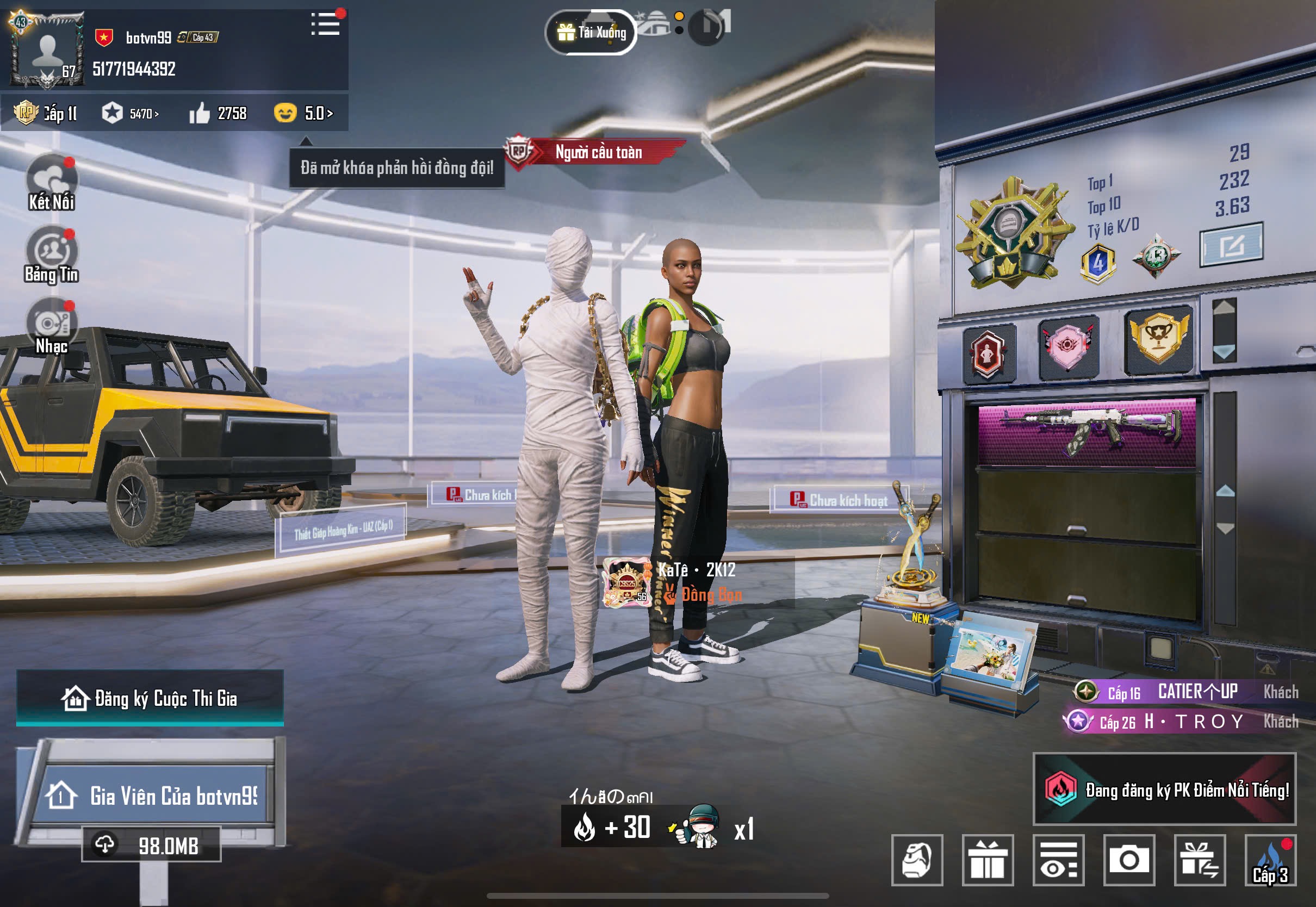This screenshot has height=907, width=1316.
Task: Open the backpack inventory icon
Action: (x=917, y=860)
